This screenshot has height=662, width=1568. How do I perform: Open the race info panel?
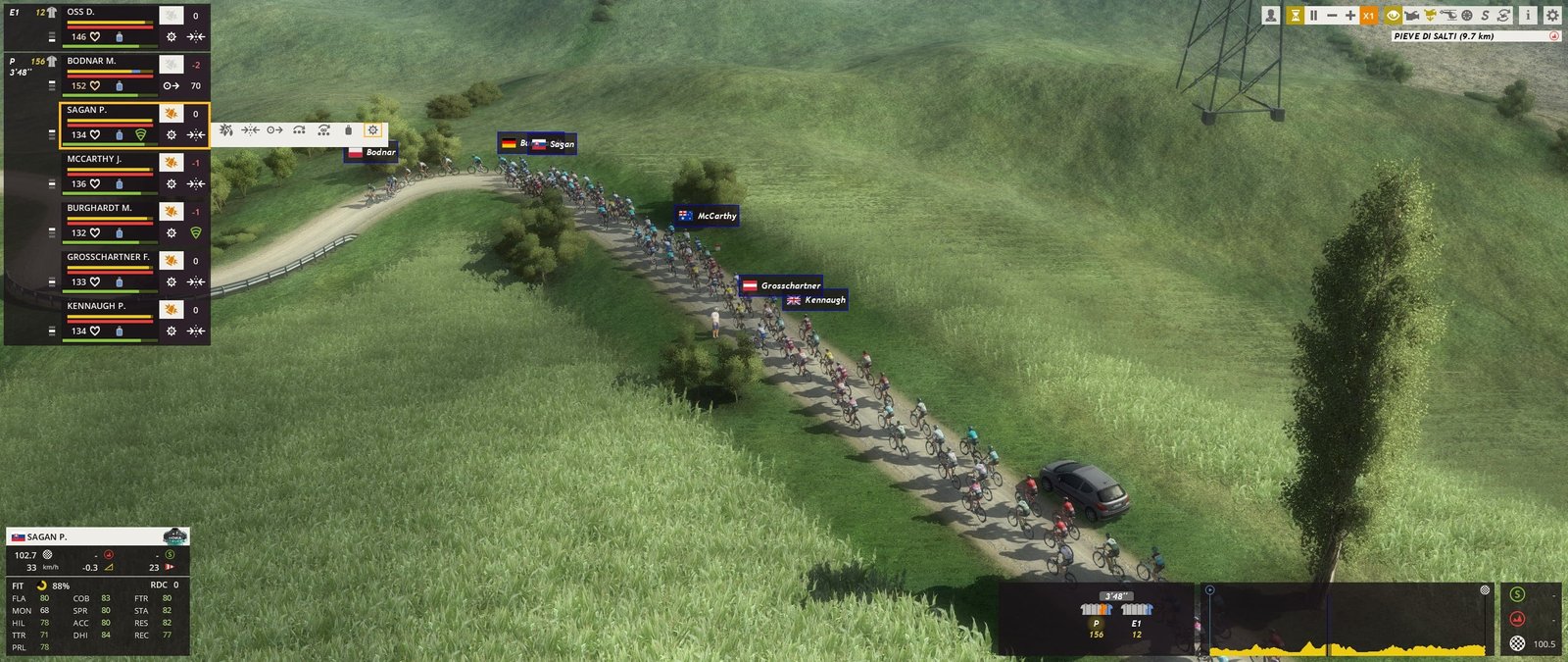[x=1527, y=16]
